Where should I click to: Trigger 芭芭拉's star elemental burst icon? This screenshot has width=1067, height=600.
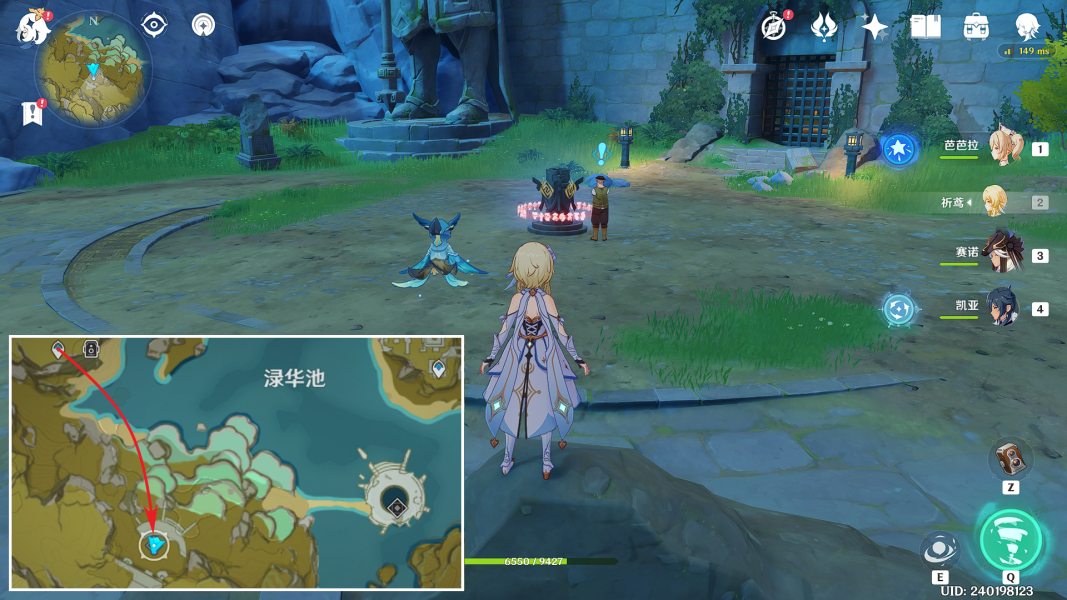pos(899,150)
